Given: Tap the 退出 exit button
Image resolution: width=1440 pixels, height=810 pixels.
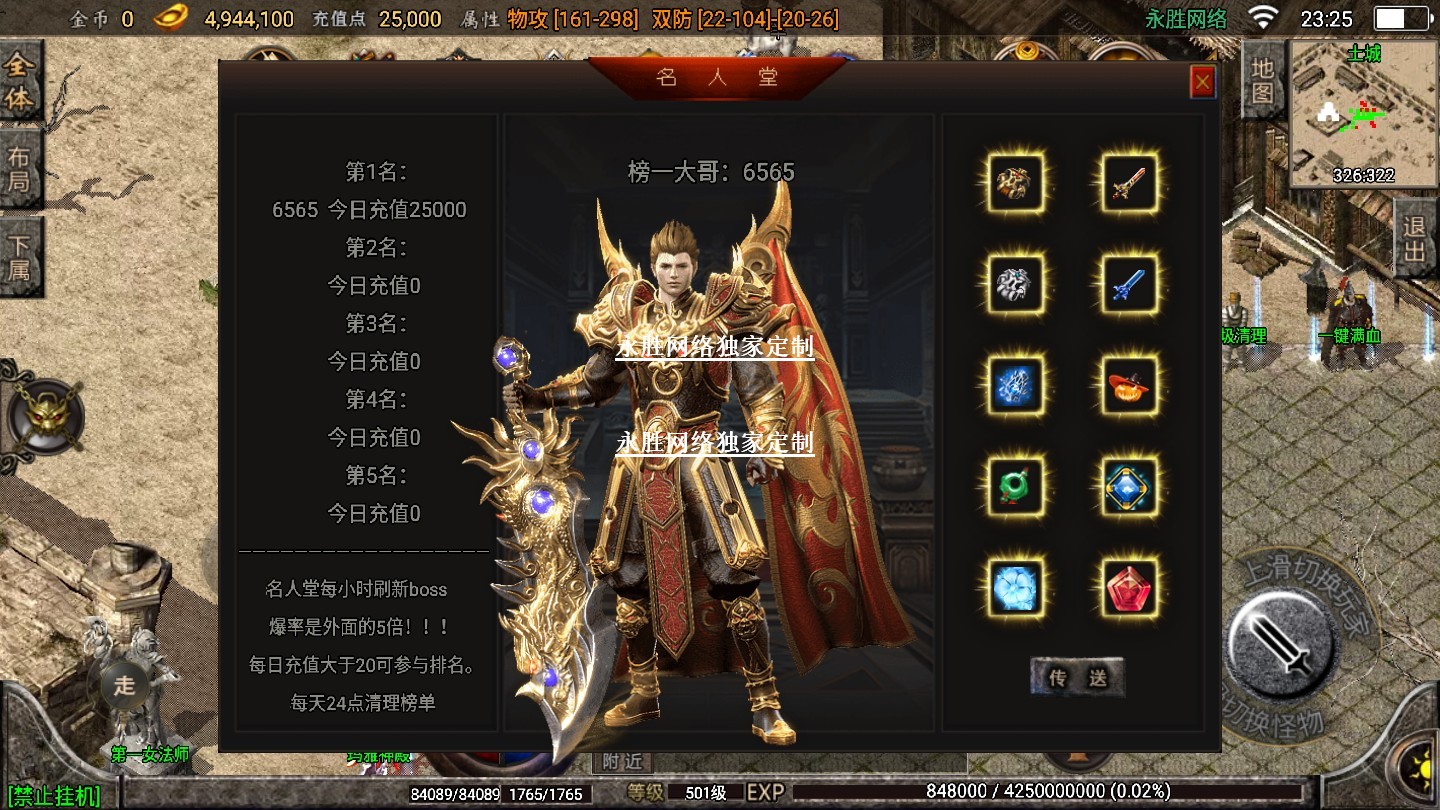Looking at the screenshot, I should 1414,240.
